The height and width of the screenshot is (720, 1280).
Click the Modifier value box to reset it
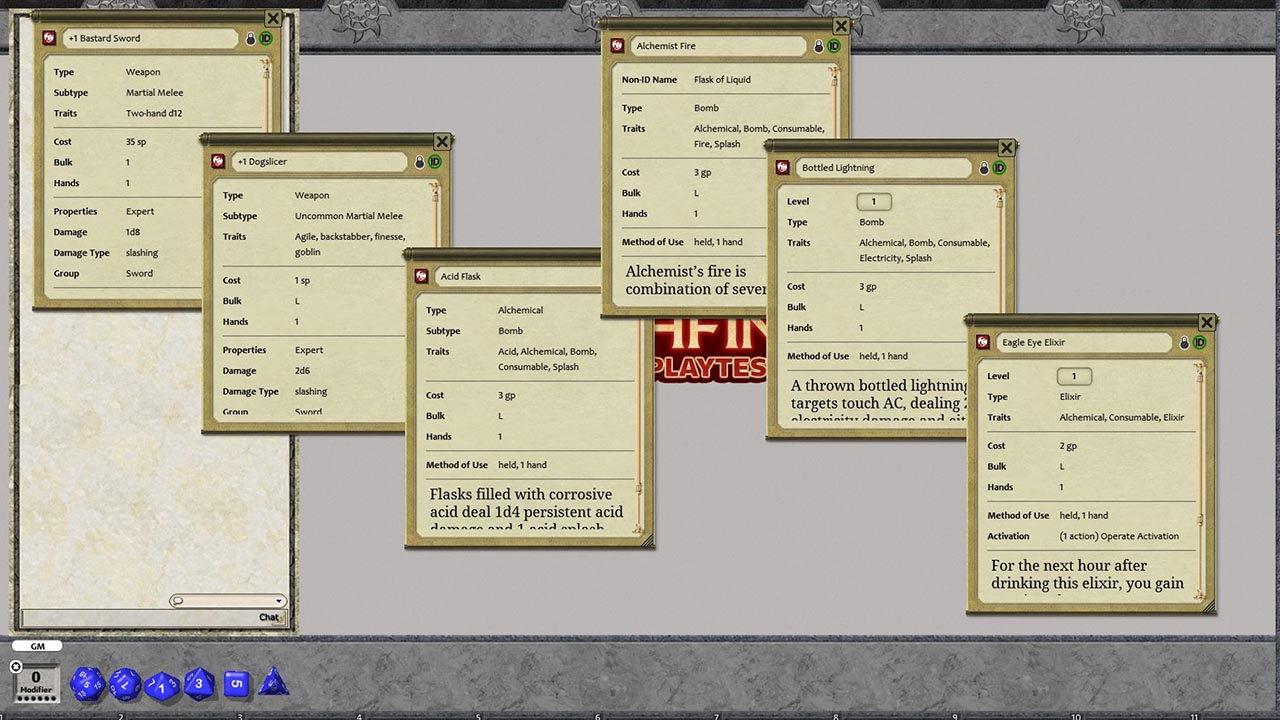pos(36,678)
